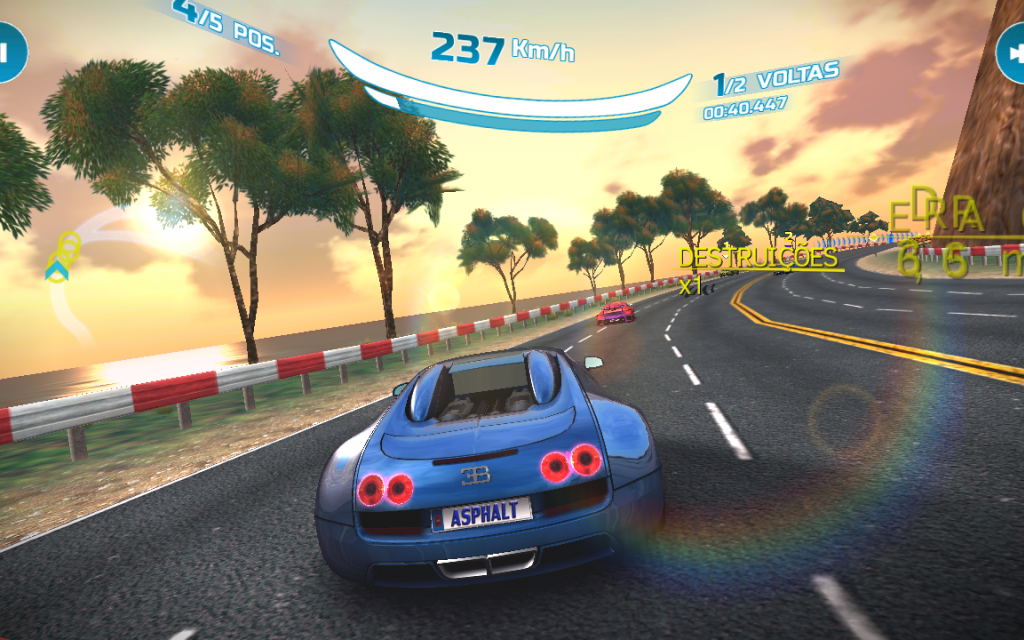This screenshot has width=1024, height=640.
Task: Switch camera view with the camera button
Action: [1012, 52]
